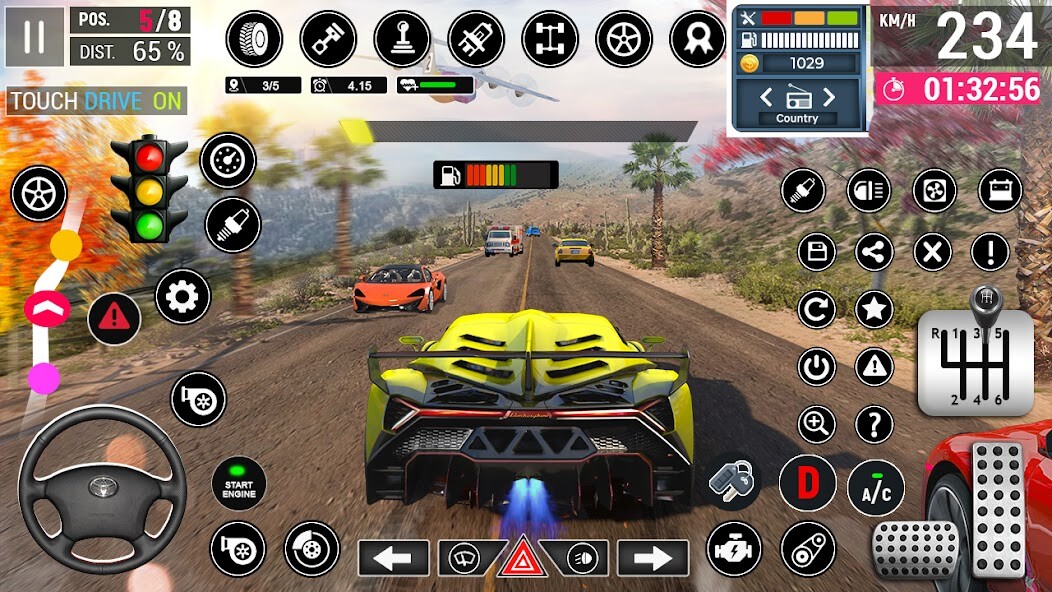Toggle the Touch Drive option
The height and width of the screenshot is (592, 1052).
(x=96, y=101)
